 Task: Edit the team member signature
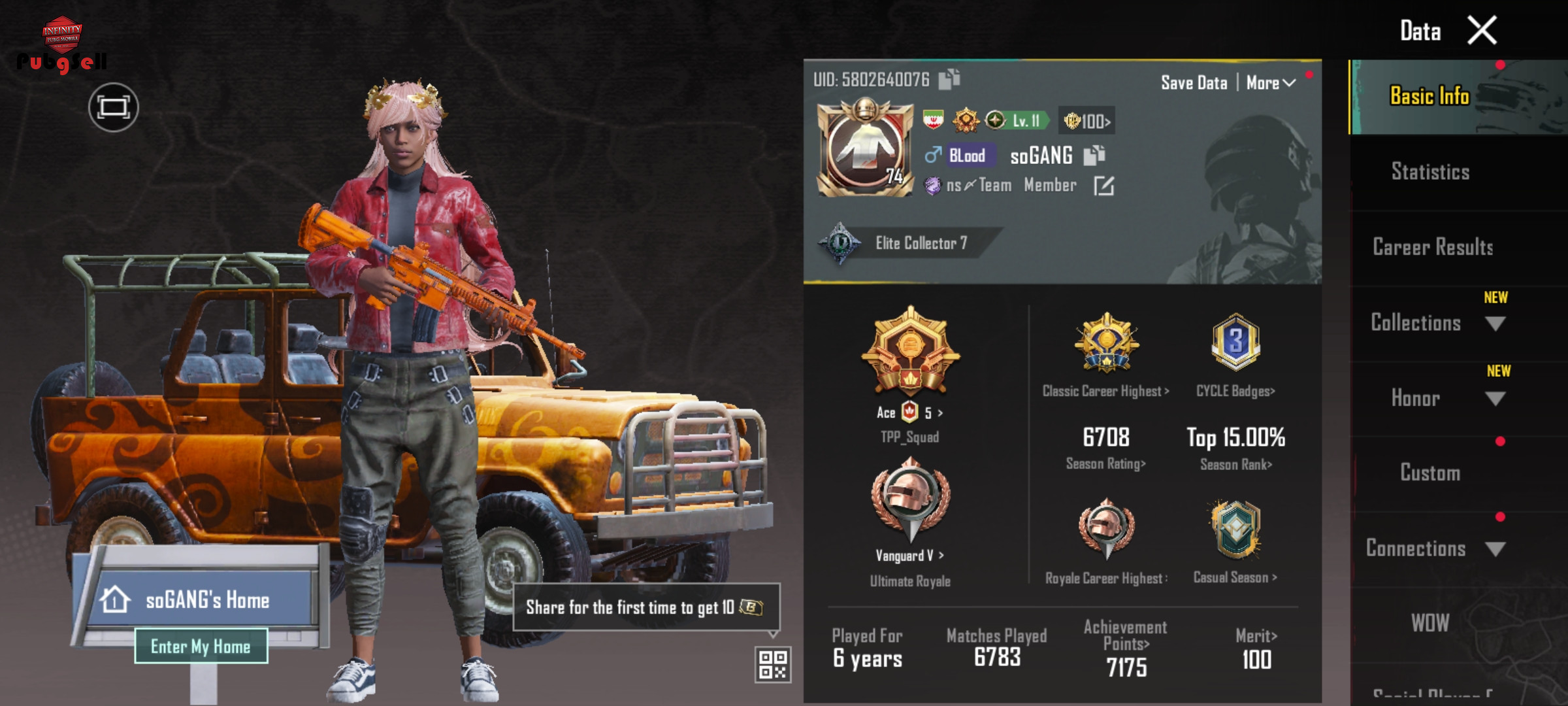[1103, 186]
